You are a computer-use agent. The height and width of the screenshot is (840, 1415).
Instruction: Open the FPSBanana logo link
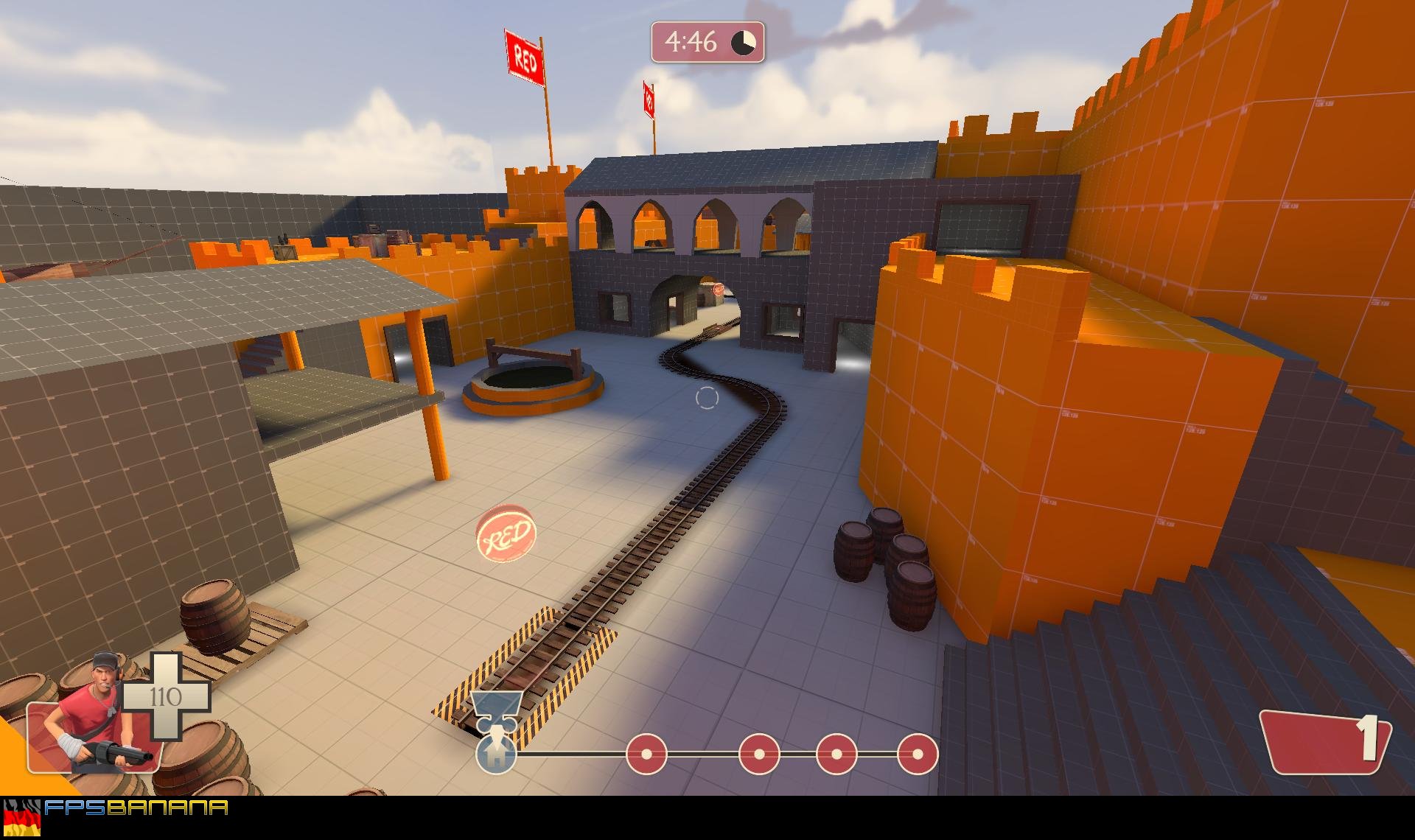[136, 808]
